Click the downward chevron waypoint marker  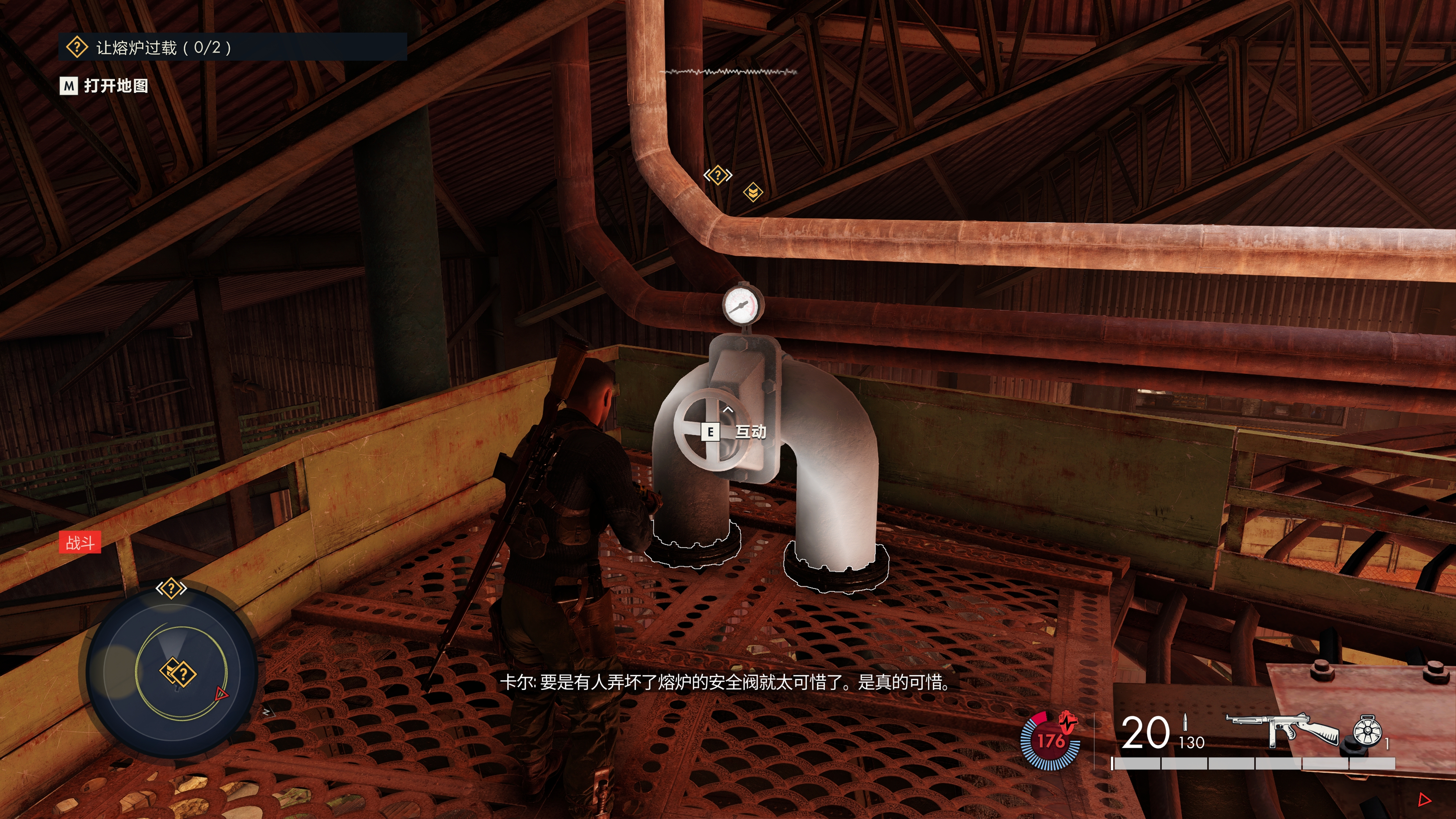(x=753, y=192)
